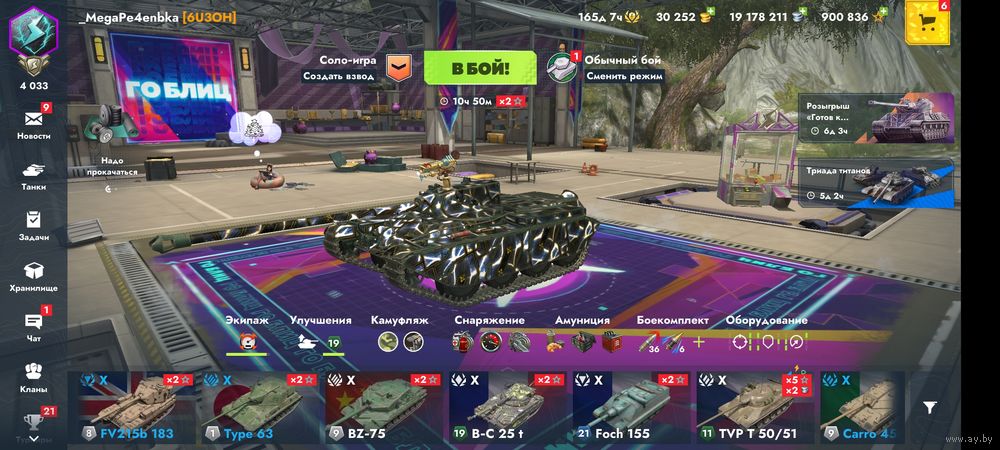Screen dimensions: 1000x450
Task: Select the Type 63 tank
Action: pyautogui.click(x=262, y=408)
